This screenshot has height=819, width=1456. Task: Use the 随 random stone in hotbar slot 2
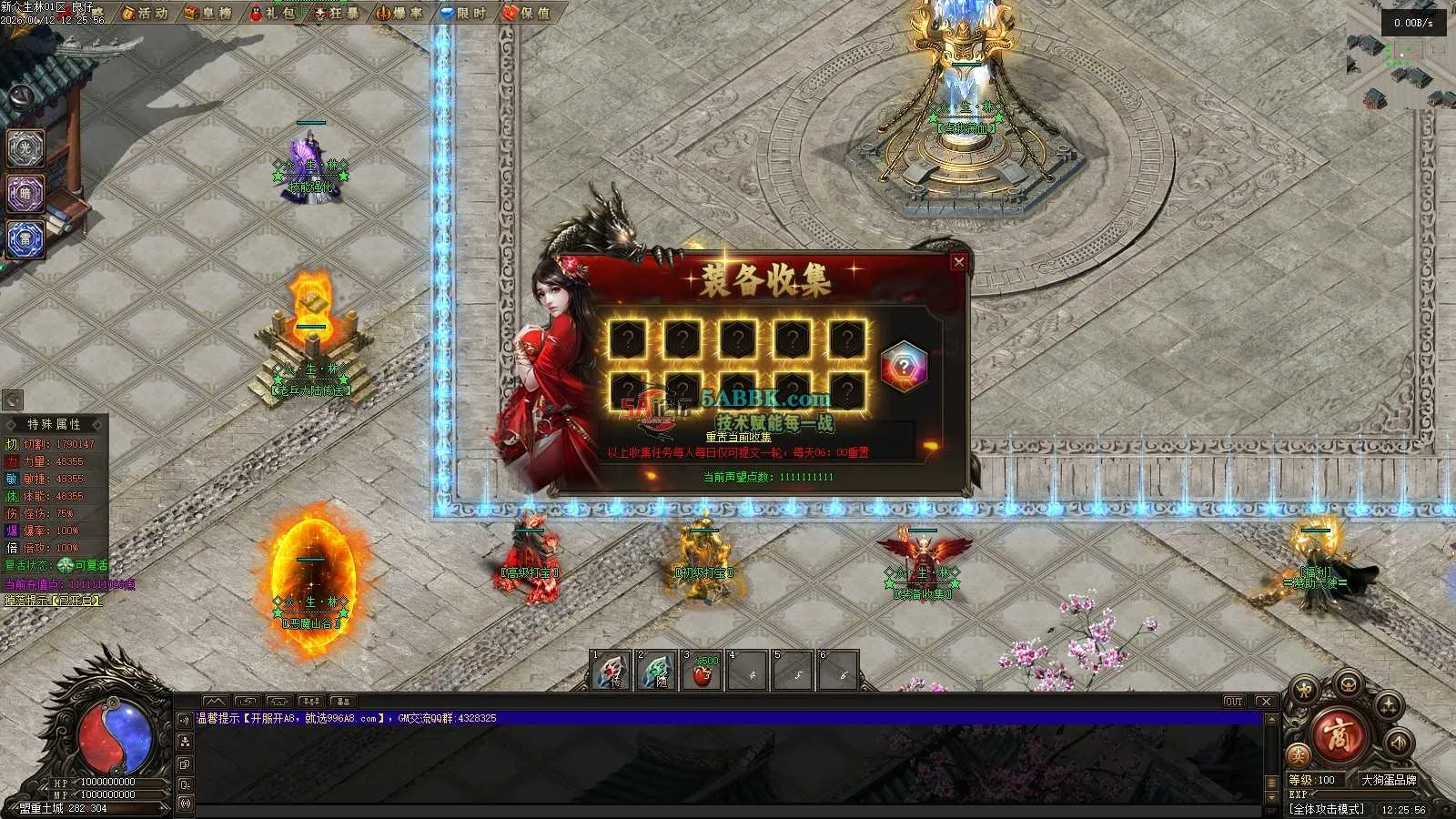[x=656, y=672]
